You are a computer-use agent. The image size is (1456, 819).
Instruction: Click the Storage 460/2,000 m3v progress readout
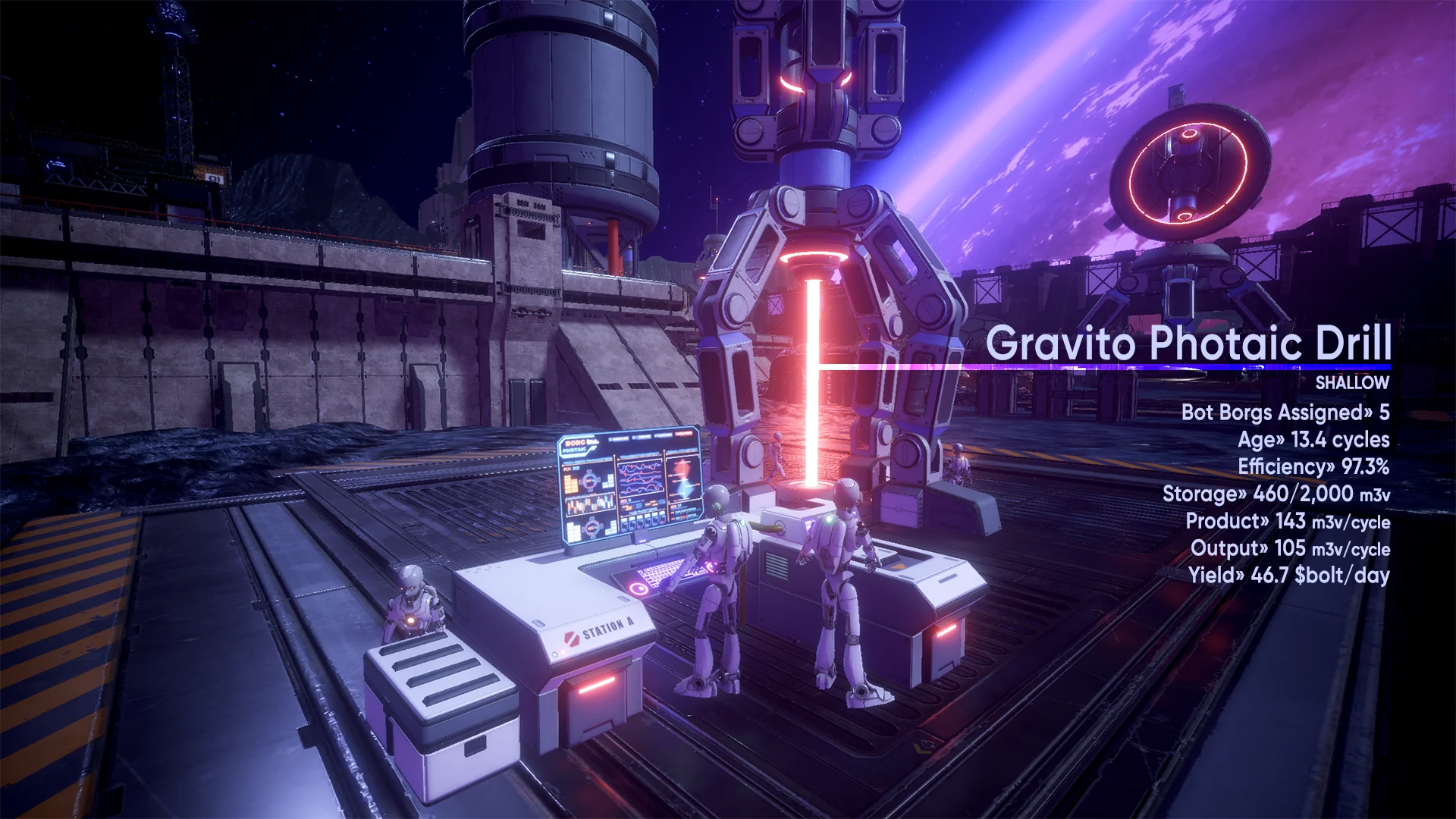tap(1276, 495)
